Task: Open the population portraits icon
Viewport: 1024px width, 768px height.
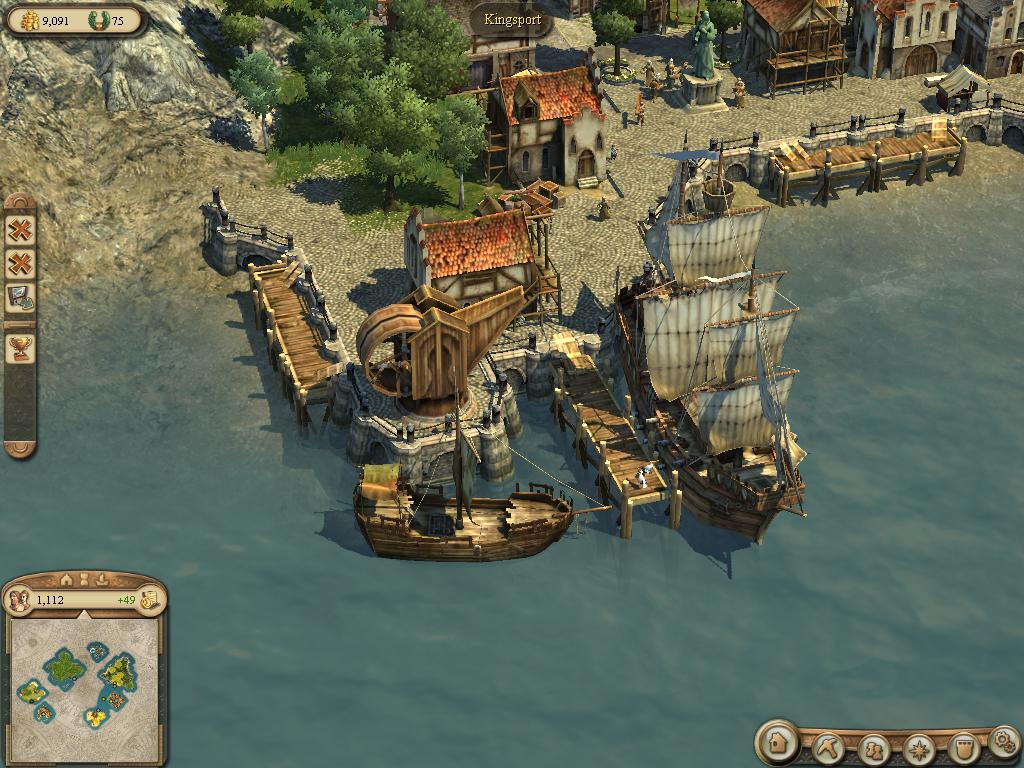Action: (x=18, y=600)
